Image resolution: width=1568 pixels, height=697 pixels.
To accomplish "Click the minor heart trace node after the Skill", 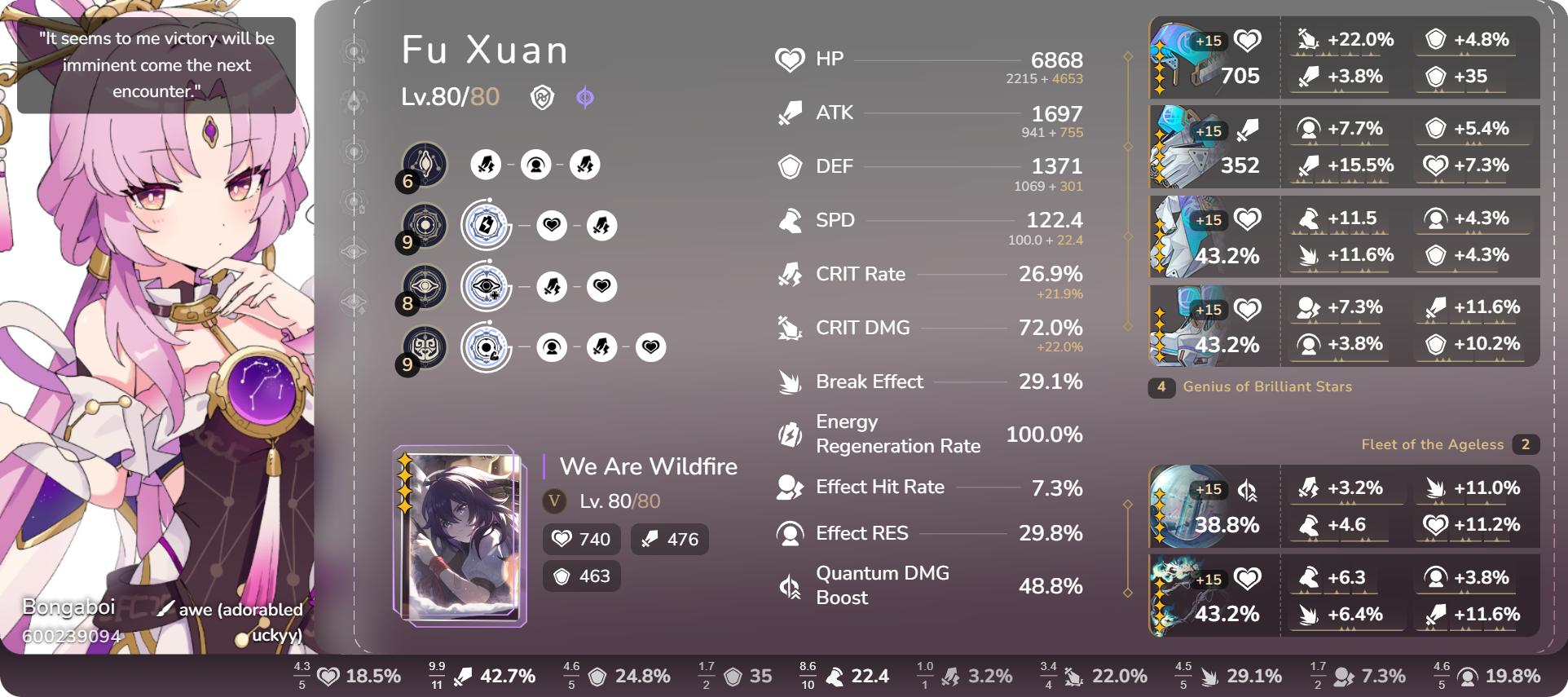I will point(553,225).
